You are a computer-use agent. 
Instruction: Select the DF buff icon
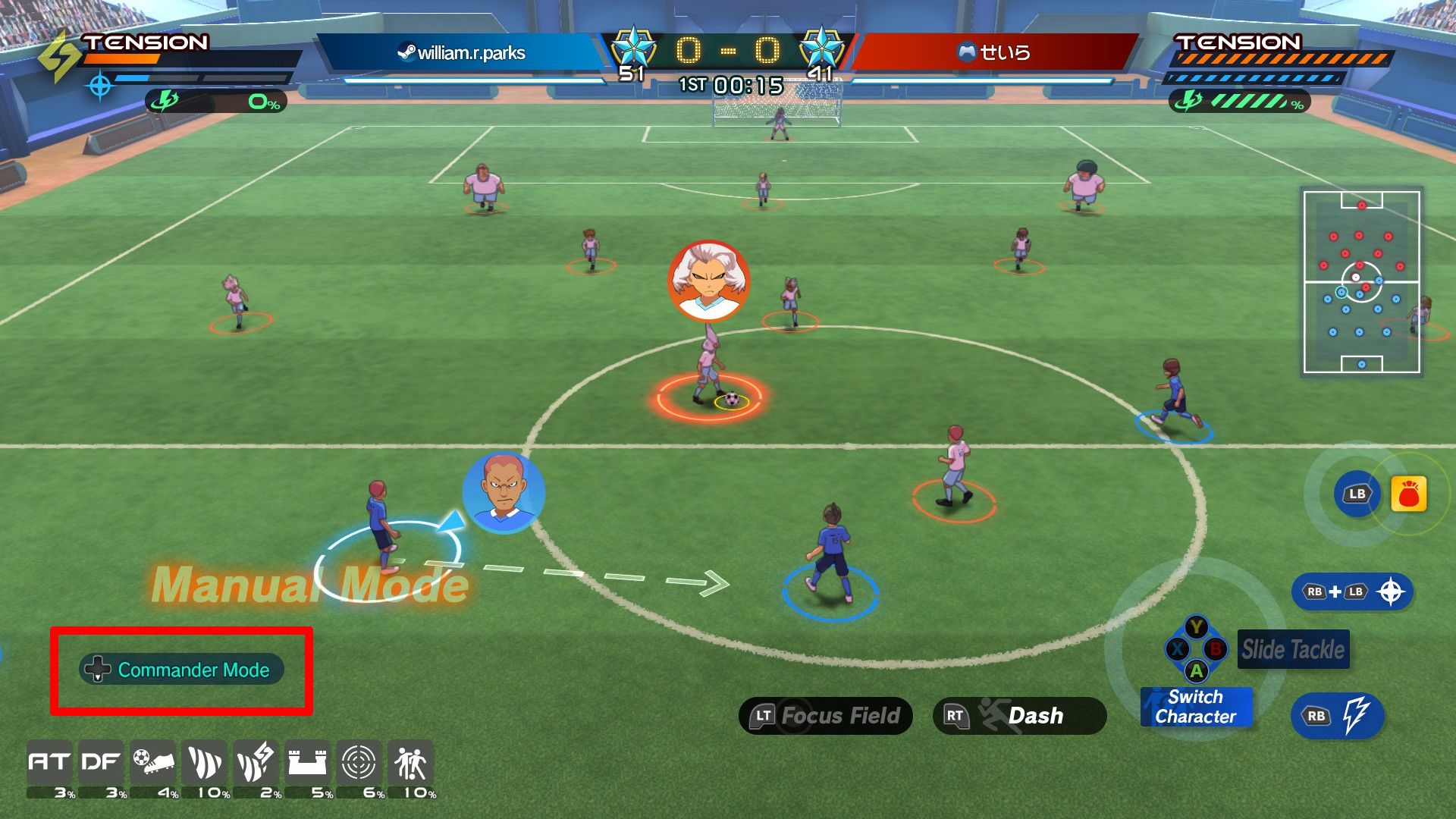click(x=101, y=762)
